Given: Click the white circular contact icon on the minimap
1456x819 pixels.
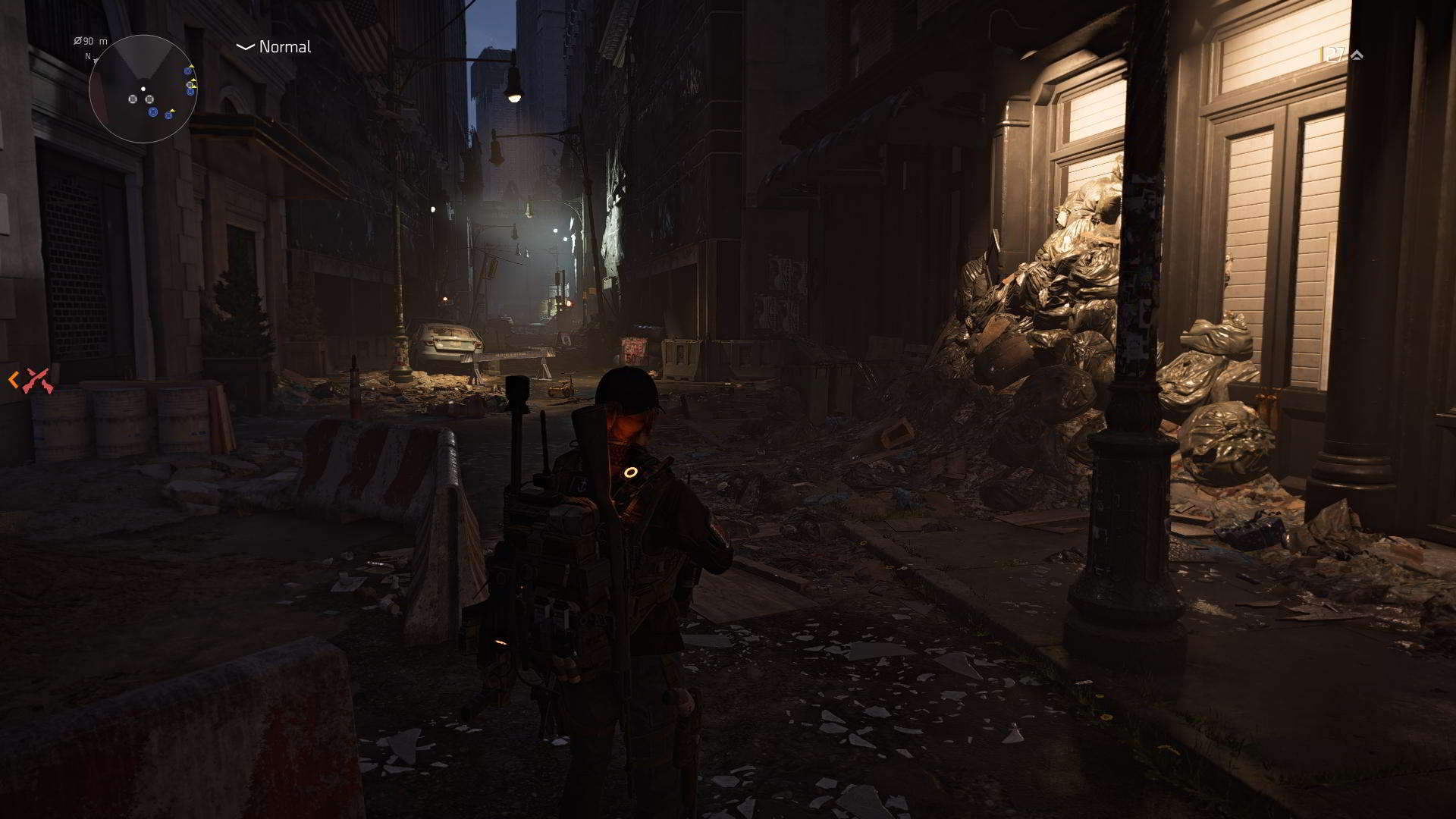Looking at the screenshot, I should point(133,99).
